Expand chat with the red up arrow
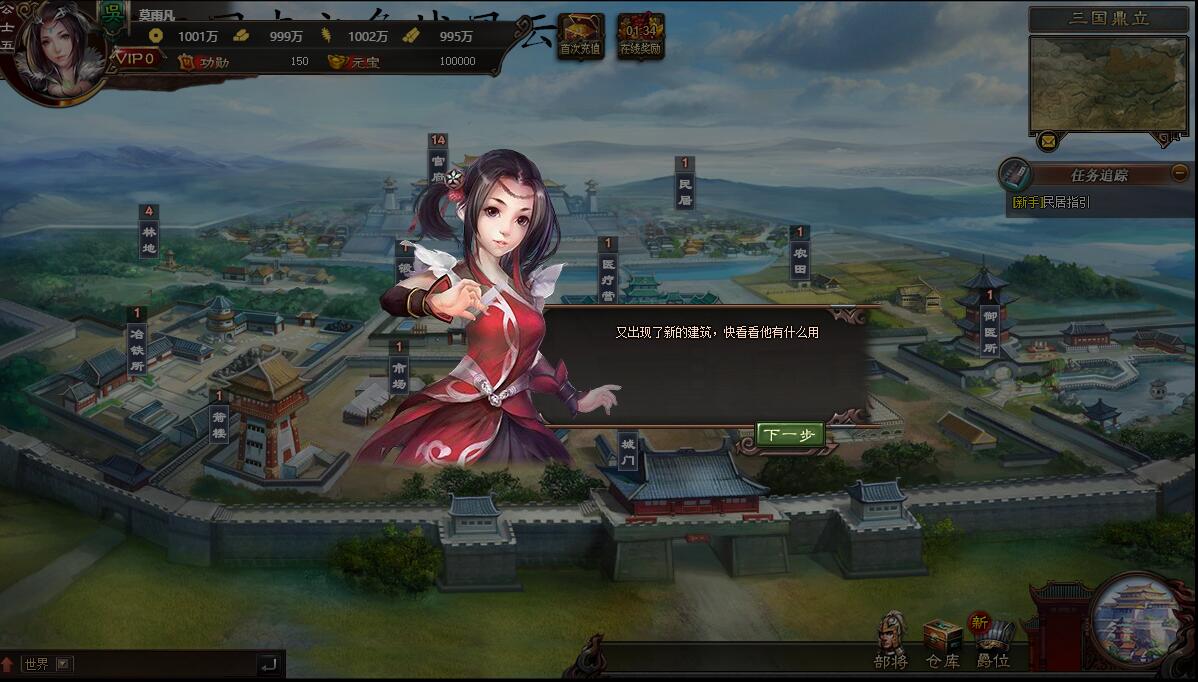 click(x=8, y=664)
